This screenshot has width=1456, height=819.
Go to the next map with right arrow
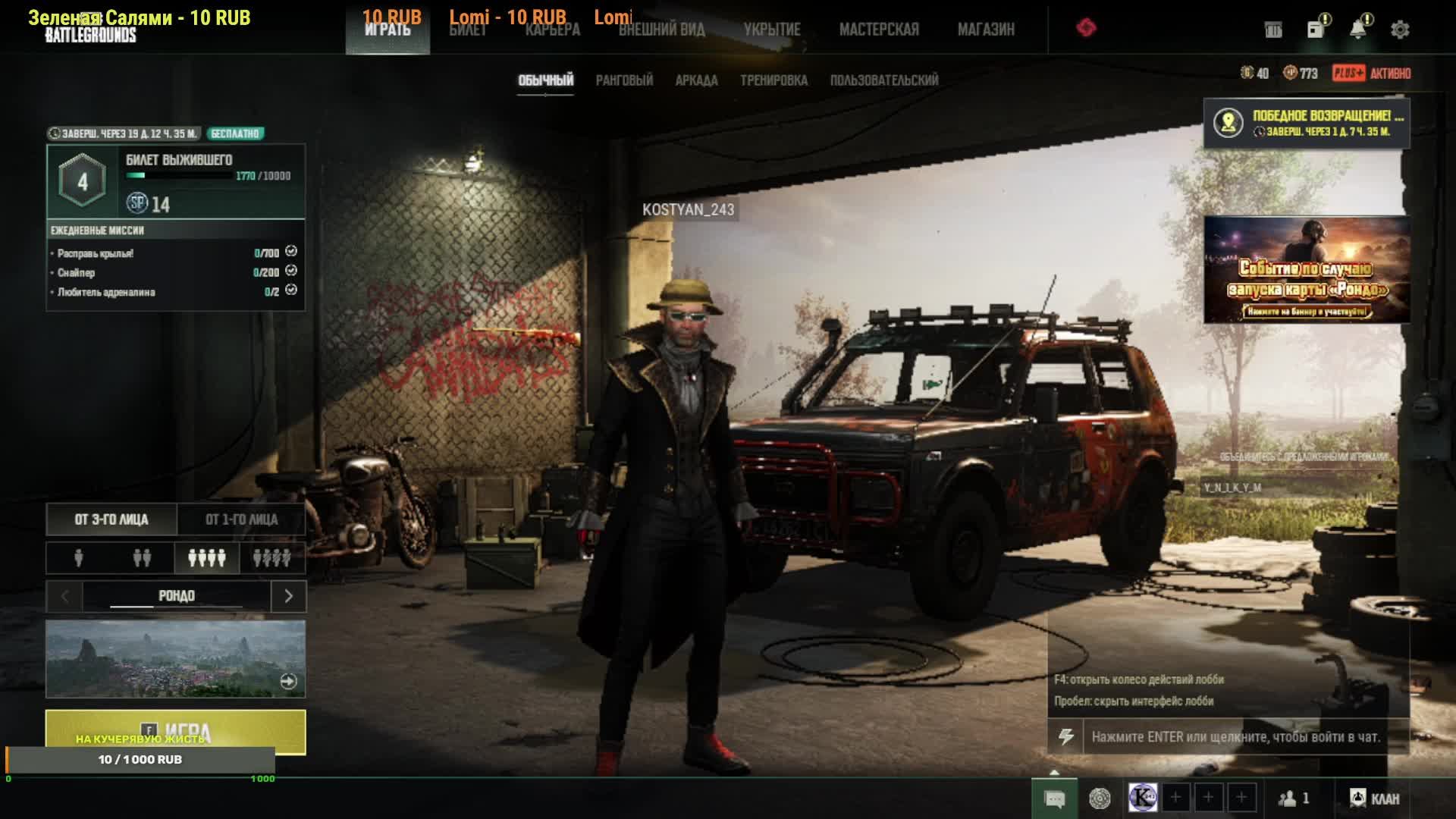[288, 596]
